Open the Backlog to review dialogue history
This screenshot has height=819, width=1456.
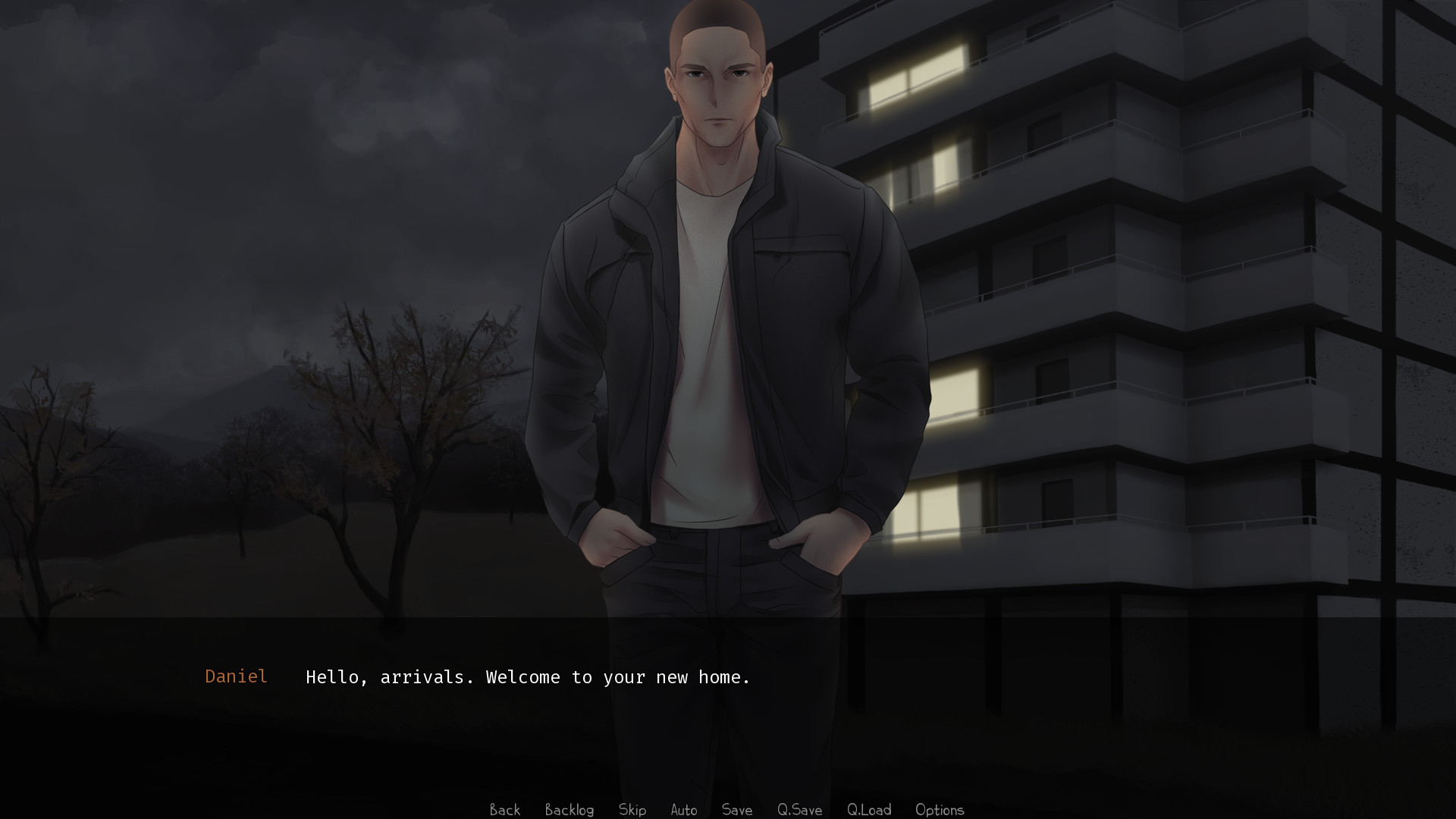(x=570, y=810)
